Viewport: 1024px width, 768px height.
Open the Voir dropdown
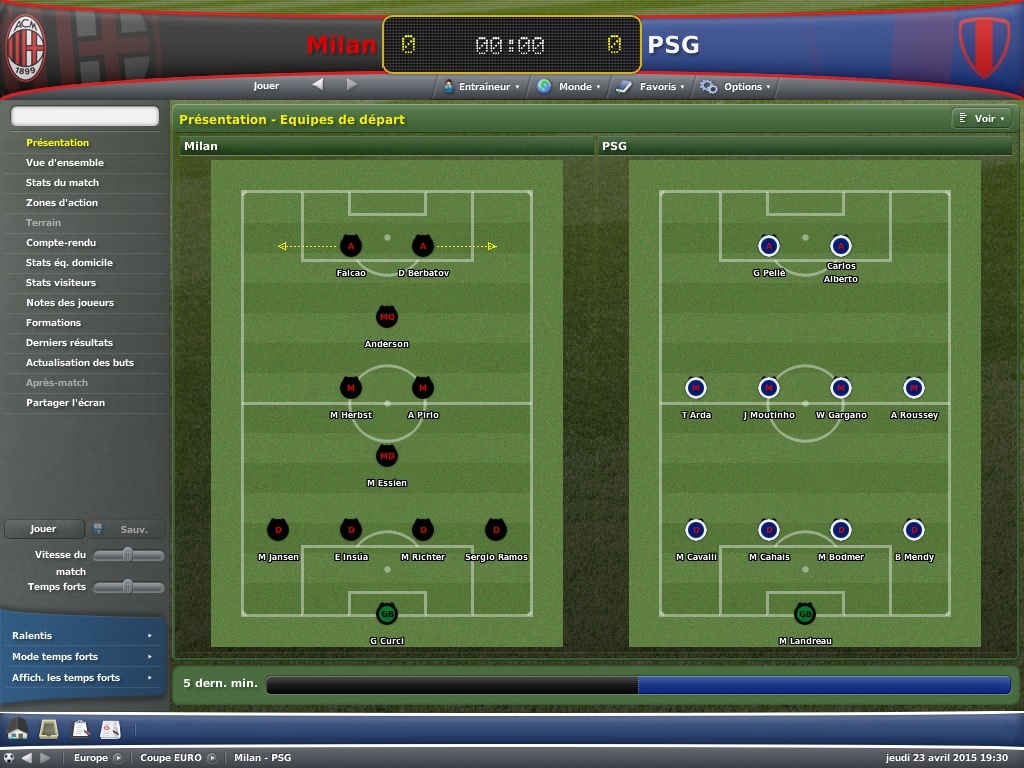point(980,119)
